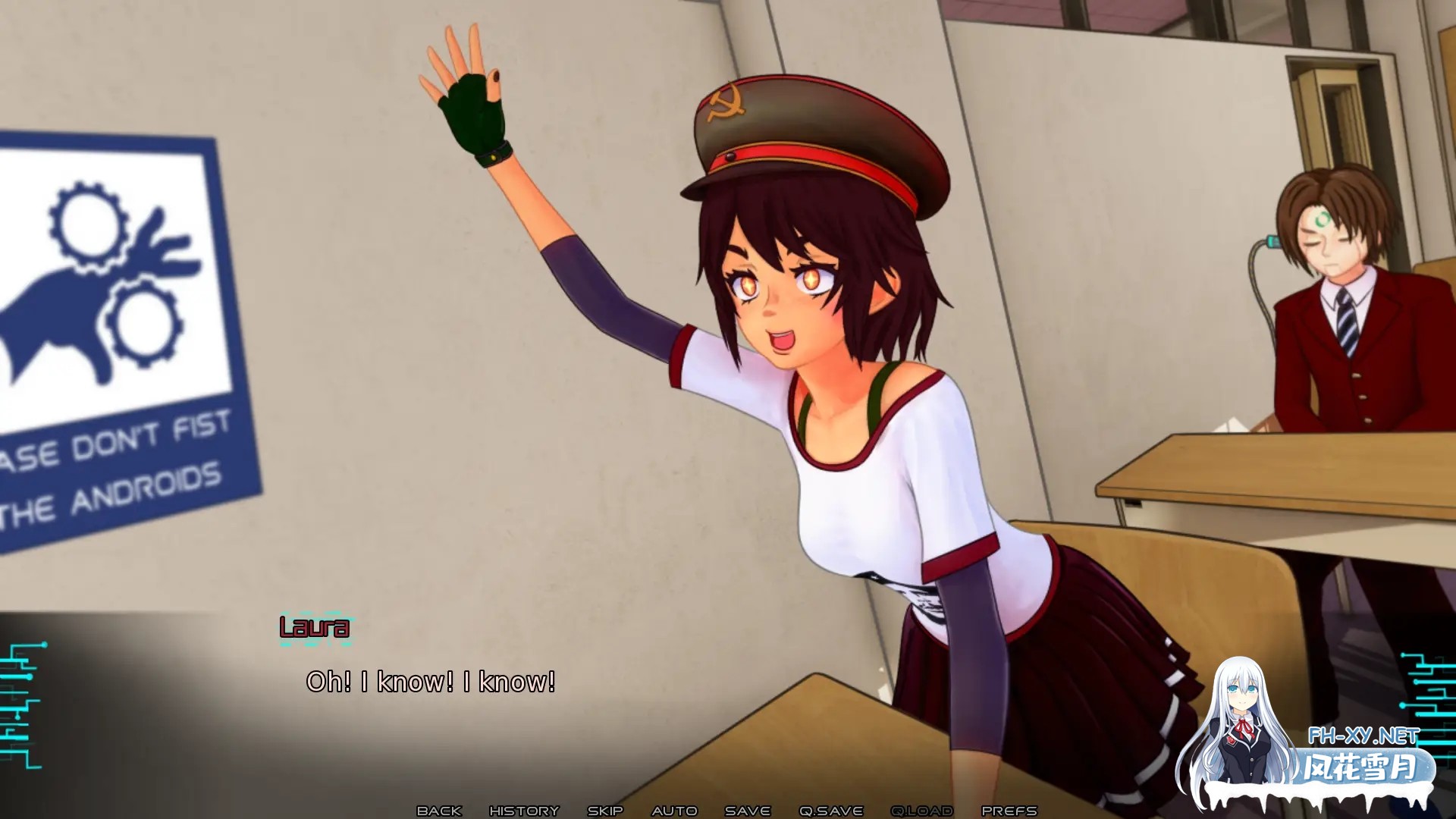Open the HISTORY dialogue log
The height and width of the screenshot is (819, 1456).
coord(526,811)
